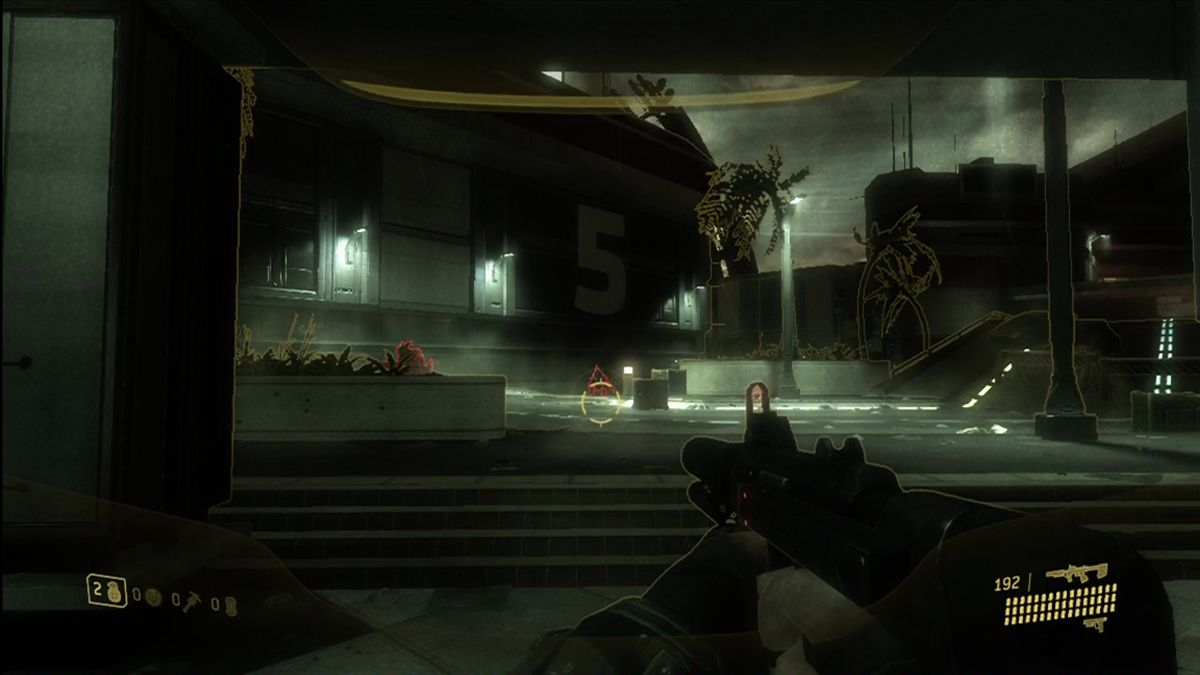Choose the round plasma grenade icon
The image size is (1200, 675).
(x=153, y=597)
